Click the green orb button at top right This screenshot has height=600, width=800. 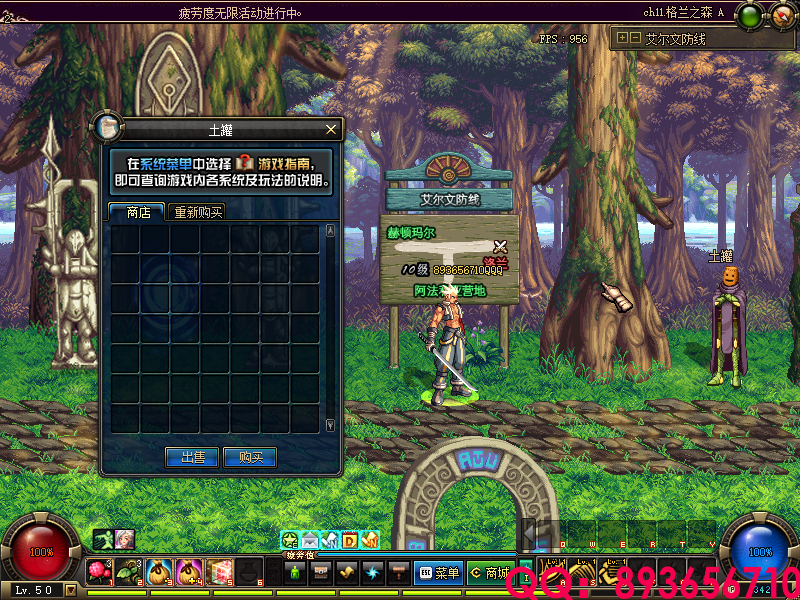point(749,15)
